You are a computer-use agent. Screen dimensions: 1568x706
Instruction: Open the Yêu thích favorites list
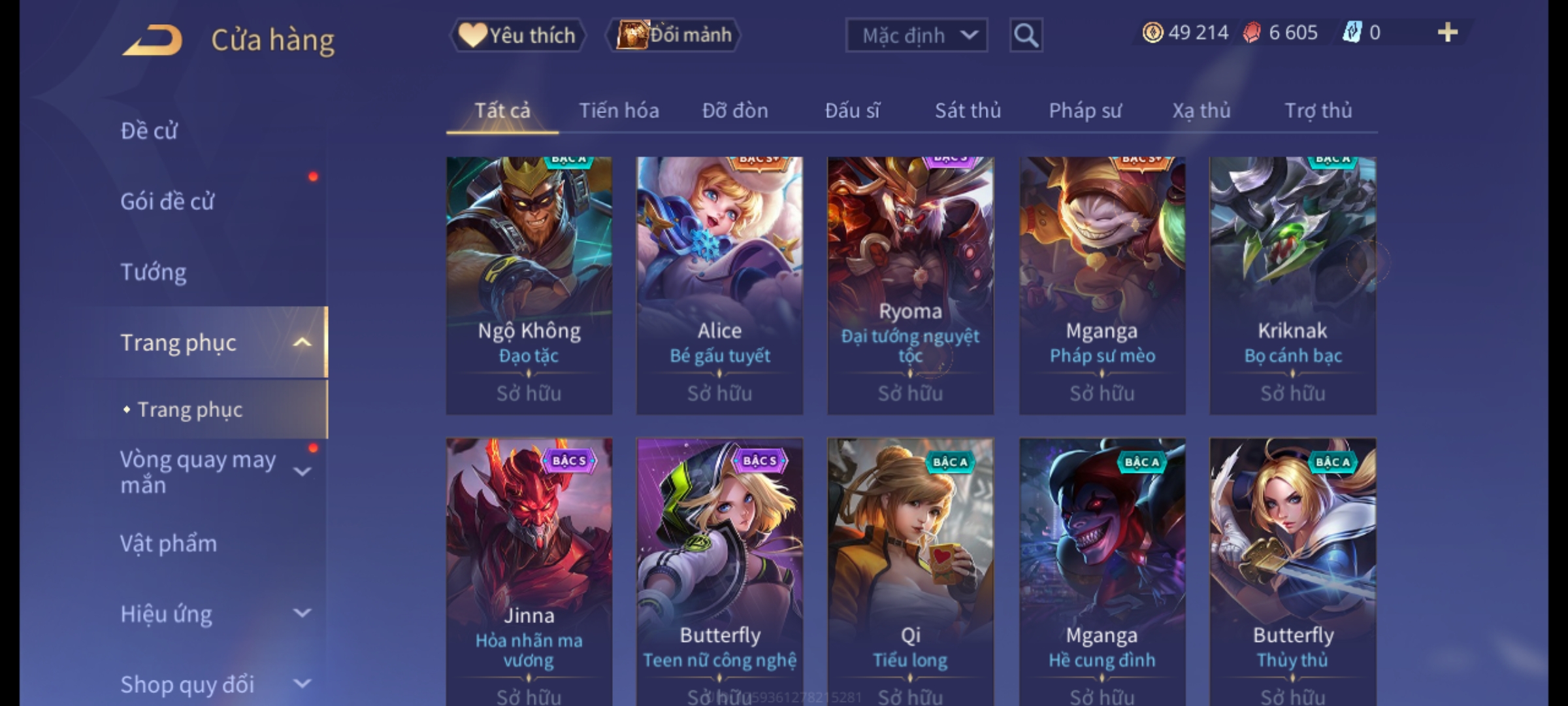click(517, 35)
